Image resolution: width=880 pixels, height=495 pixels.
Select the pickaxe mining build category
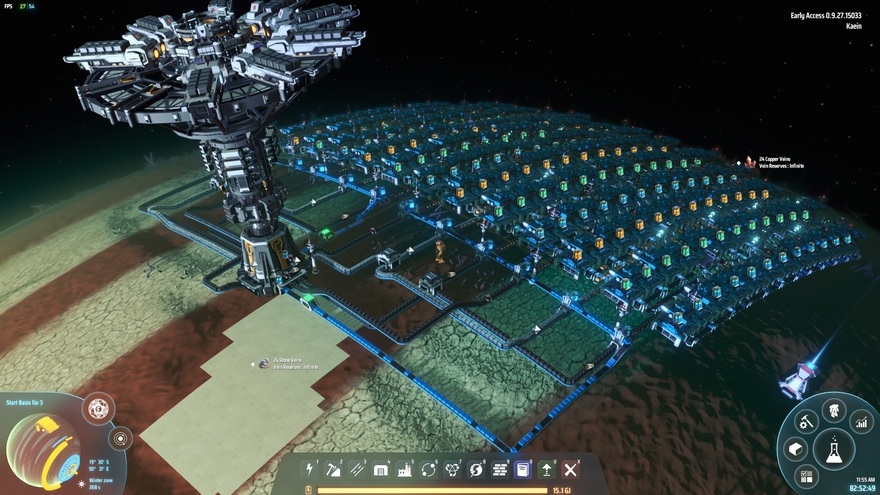[x=334, y=469]
